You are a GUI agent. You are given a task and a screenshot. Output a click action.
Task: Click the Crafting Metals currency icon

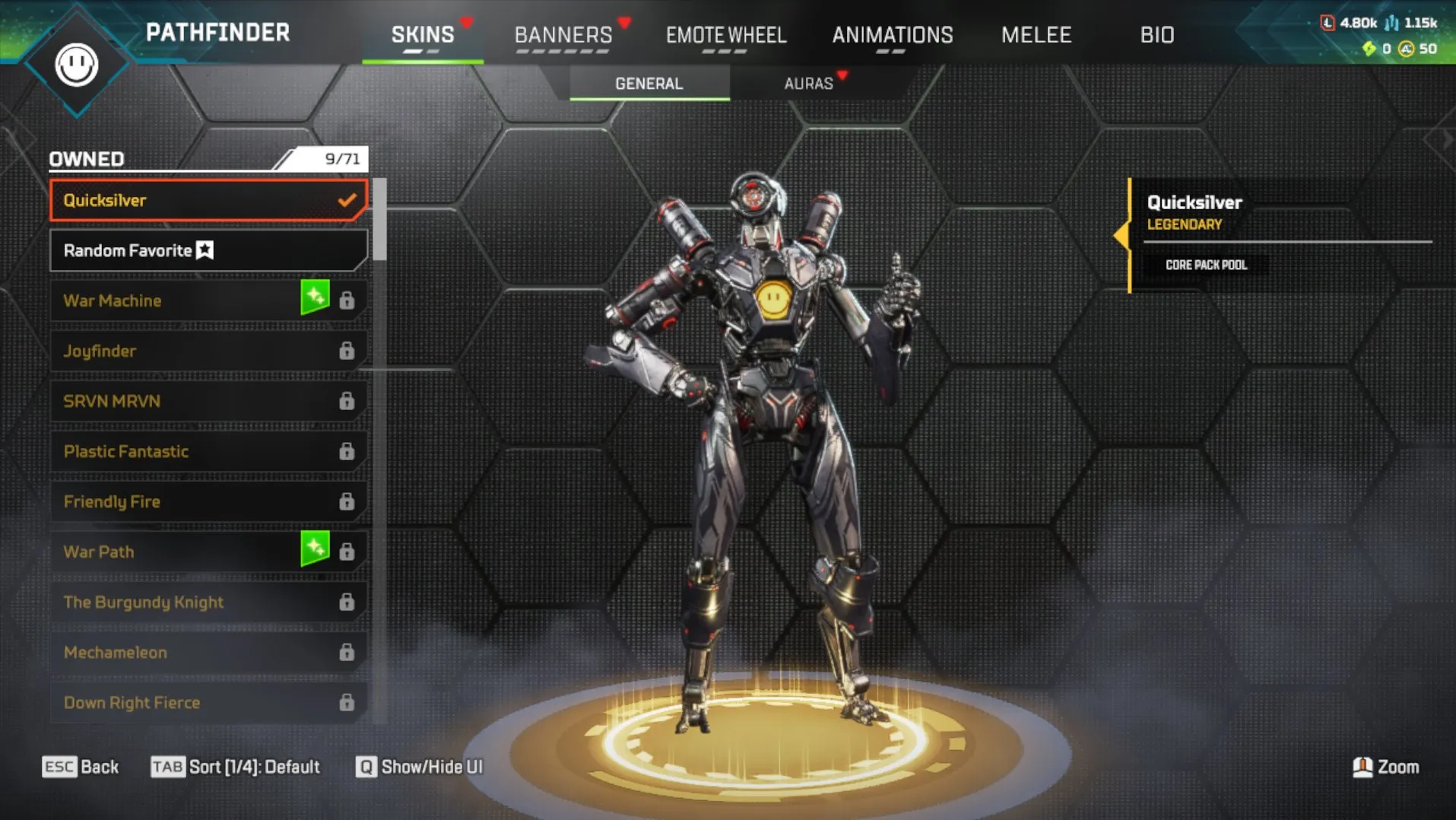tap(1391, 23)
